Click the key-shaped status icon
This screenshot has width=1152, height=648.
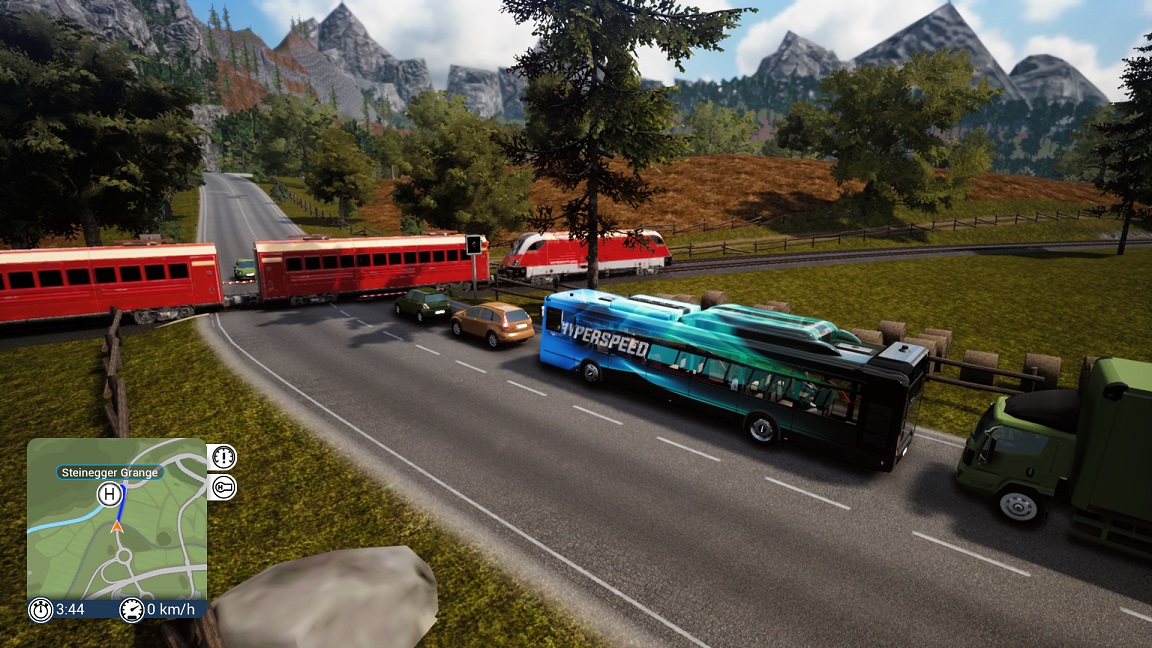(223, 487)
